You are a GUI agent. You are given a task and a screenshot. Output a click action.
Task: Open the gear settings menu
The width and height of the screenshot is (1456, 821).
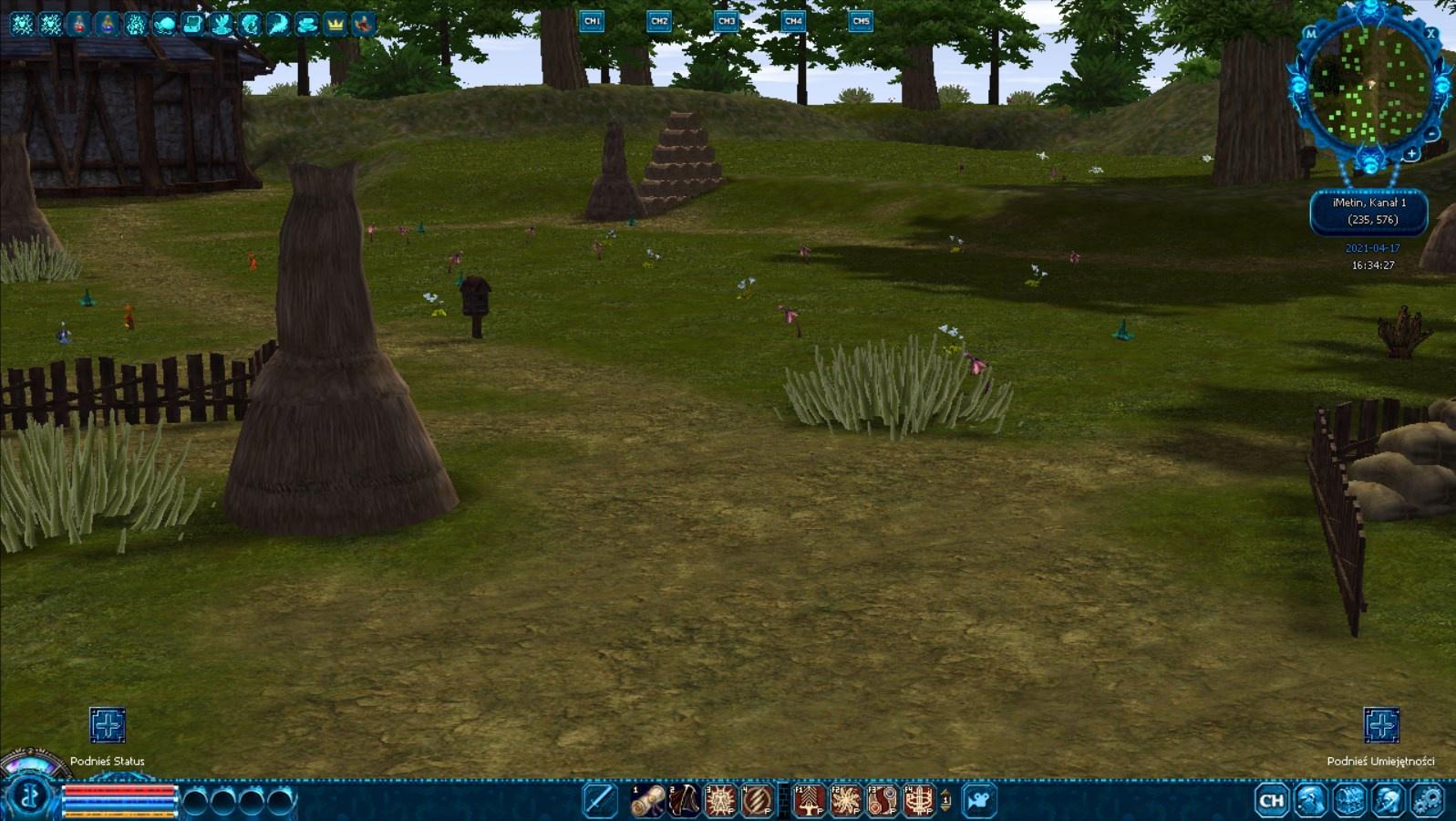point(1427,801)
